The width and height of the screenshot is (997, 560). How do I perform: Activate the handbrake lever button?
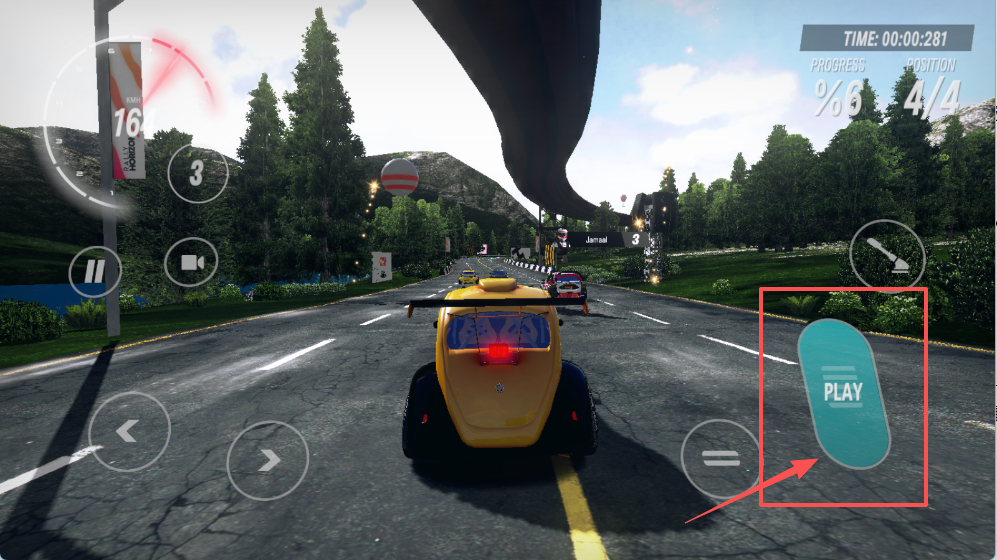[x=887, y=256]
